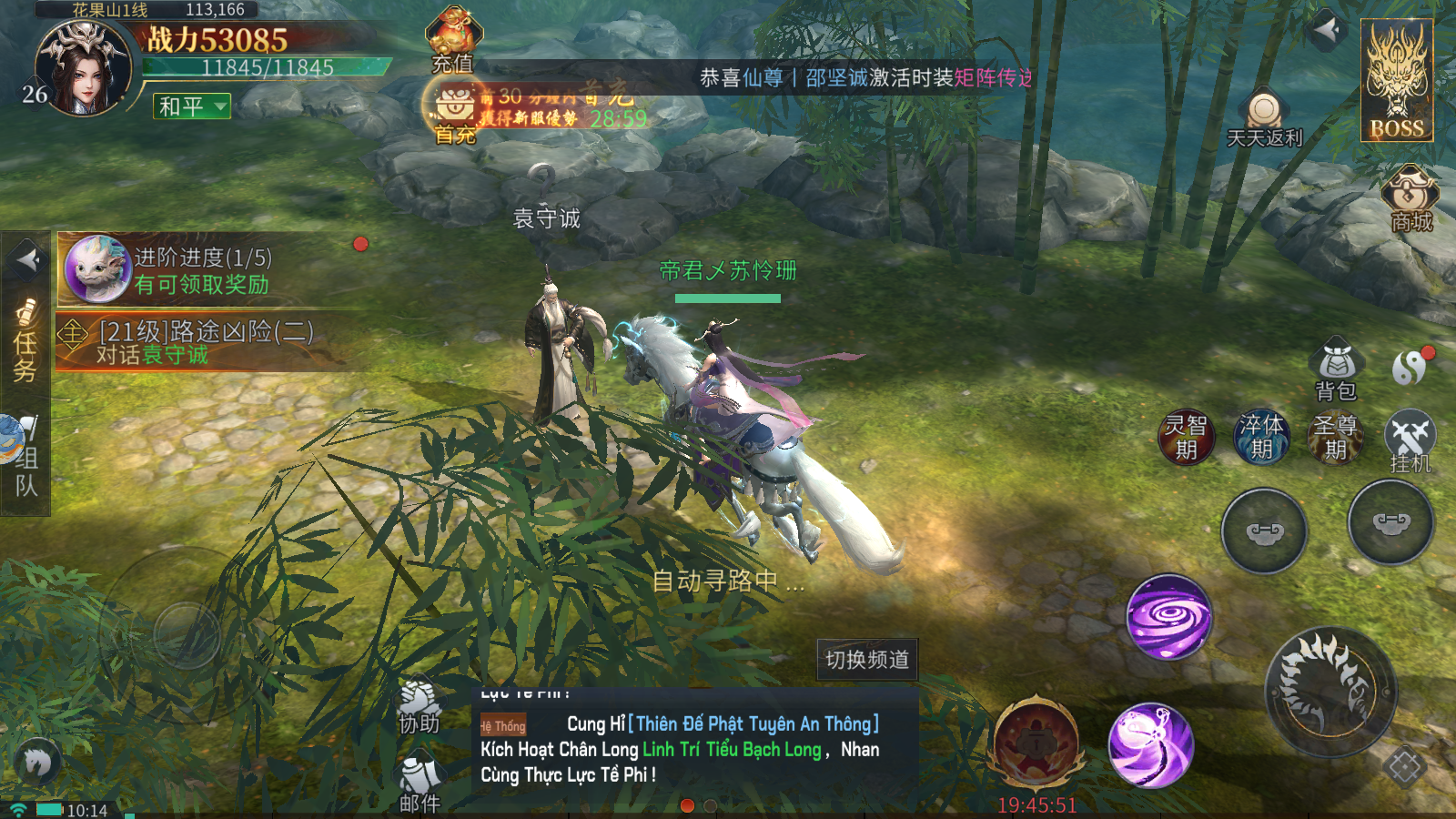Use the main claw attack button

coord(1330,692)
